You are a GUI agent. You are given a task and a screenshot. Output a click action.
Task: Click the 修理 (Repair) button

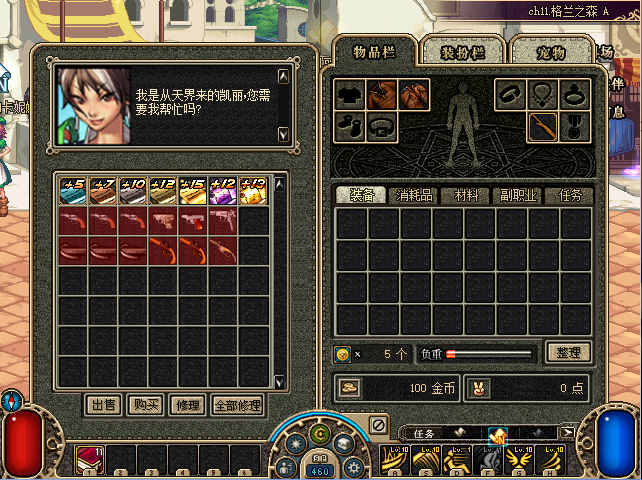click(186, 405)
